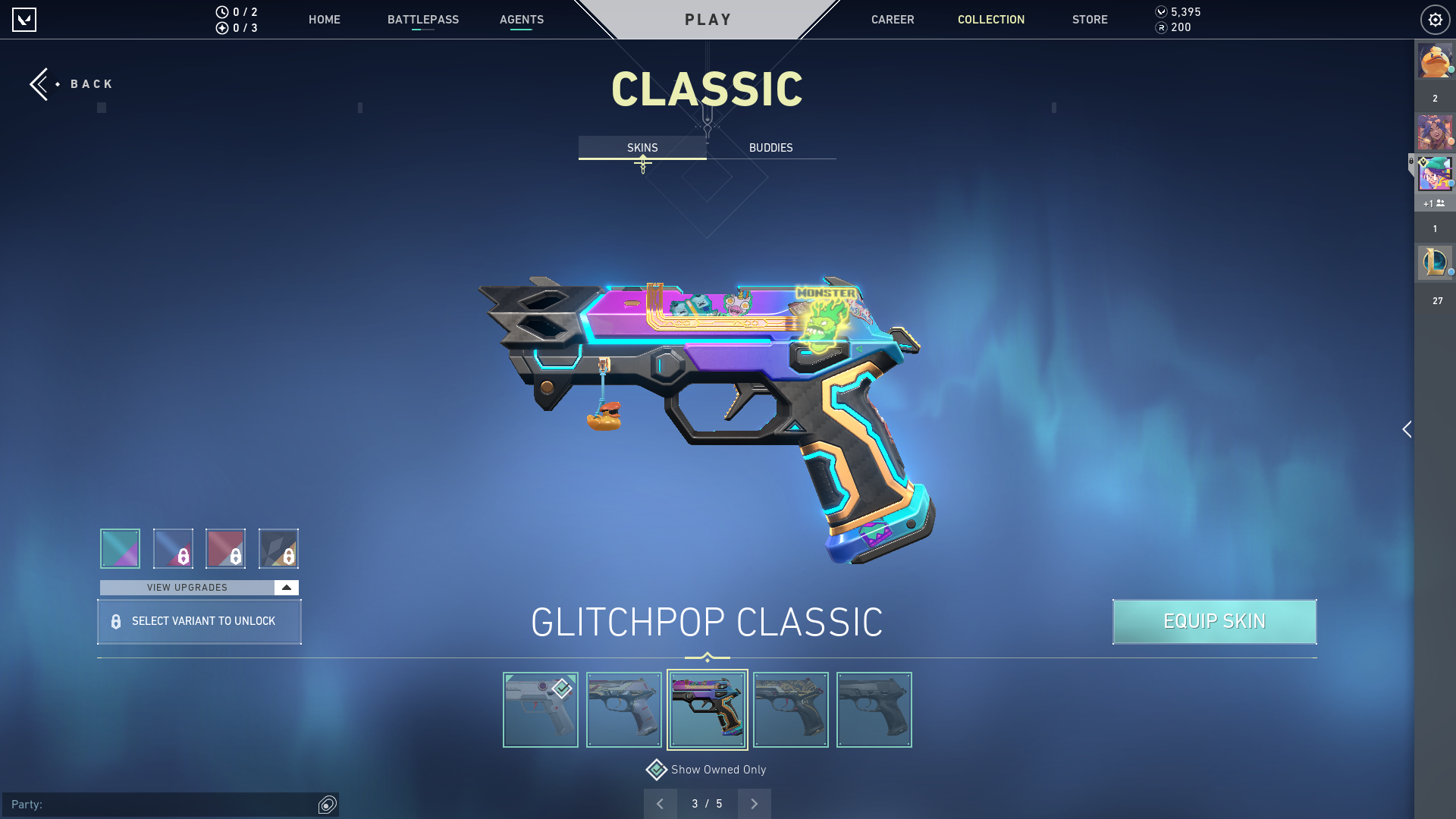Go to the next skin page
The width and height of the screenshot is (1456, 819).
coord(754,804)
